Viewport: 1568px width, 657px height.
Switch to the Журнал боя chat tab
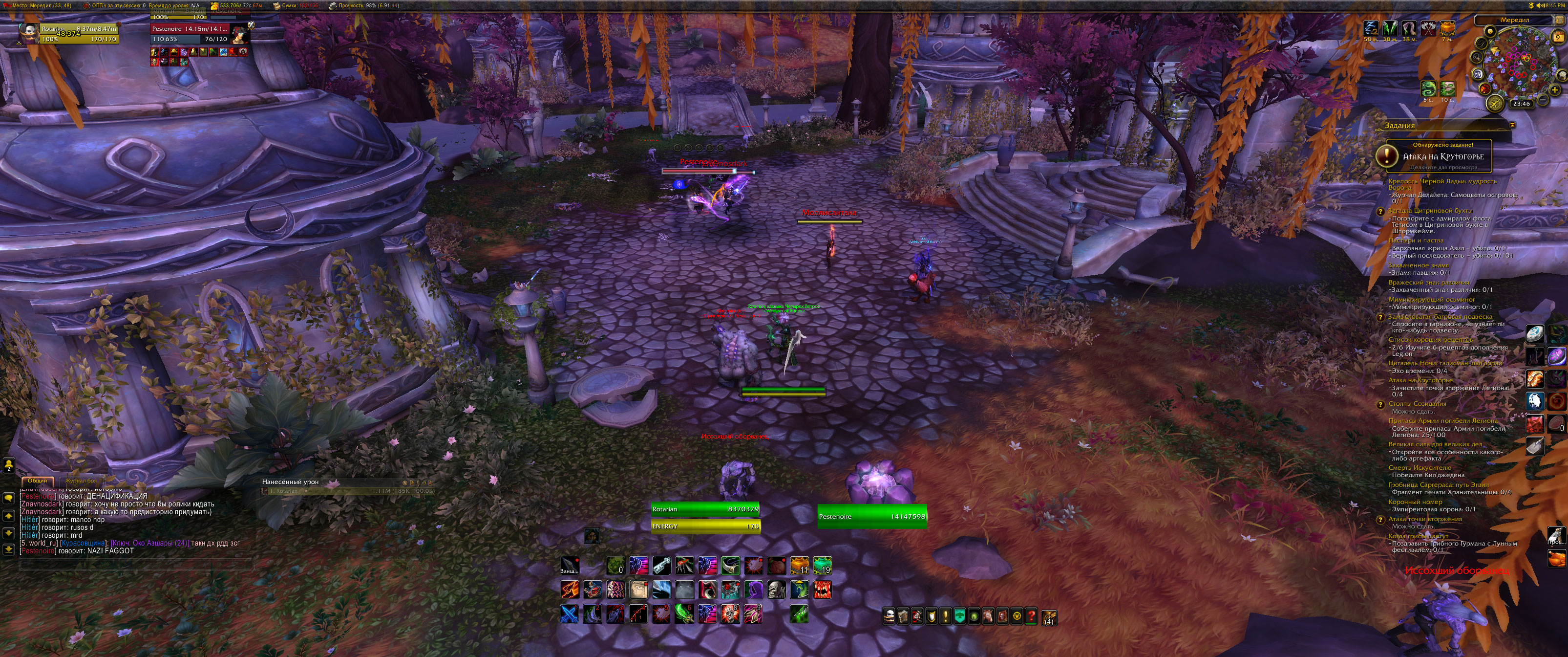pyautogui.click(x=81, y=481)
